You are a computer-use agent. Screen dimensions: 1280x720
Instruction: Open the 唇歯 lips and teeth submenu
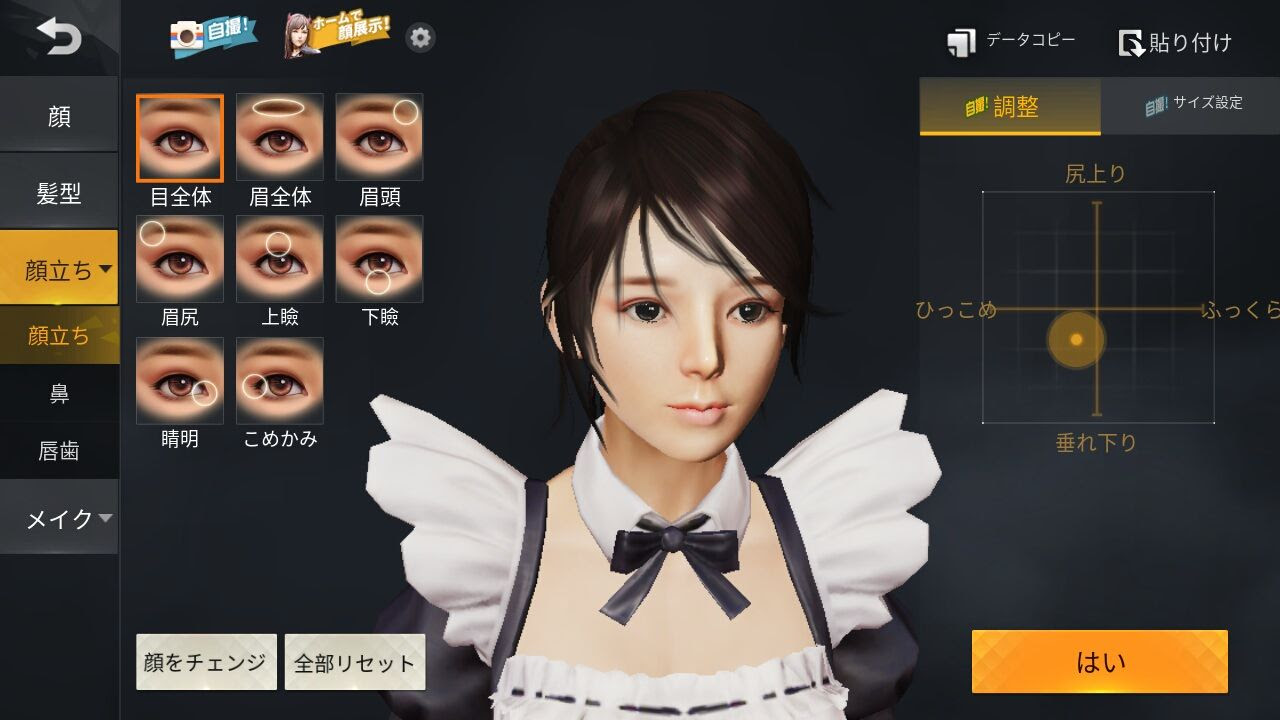coord(59,451)
